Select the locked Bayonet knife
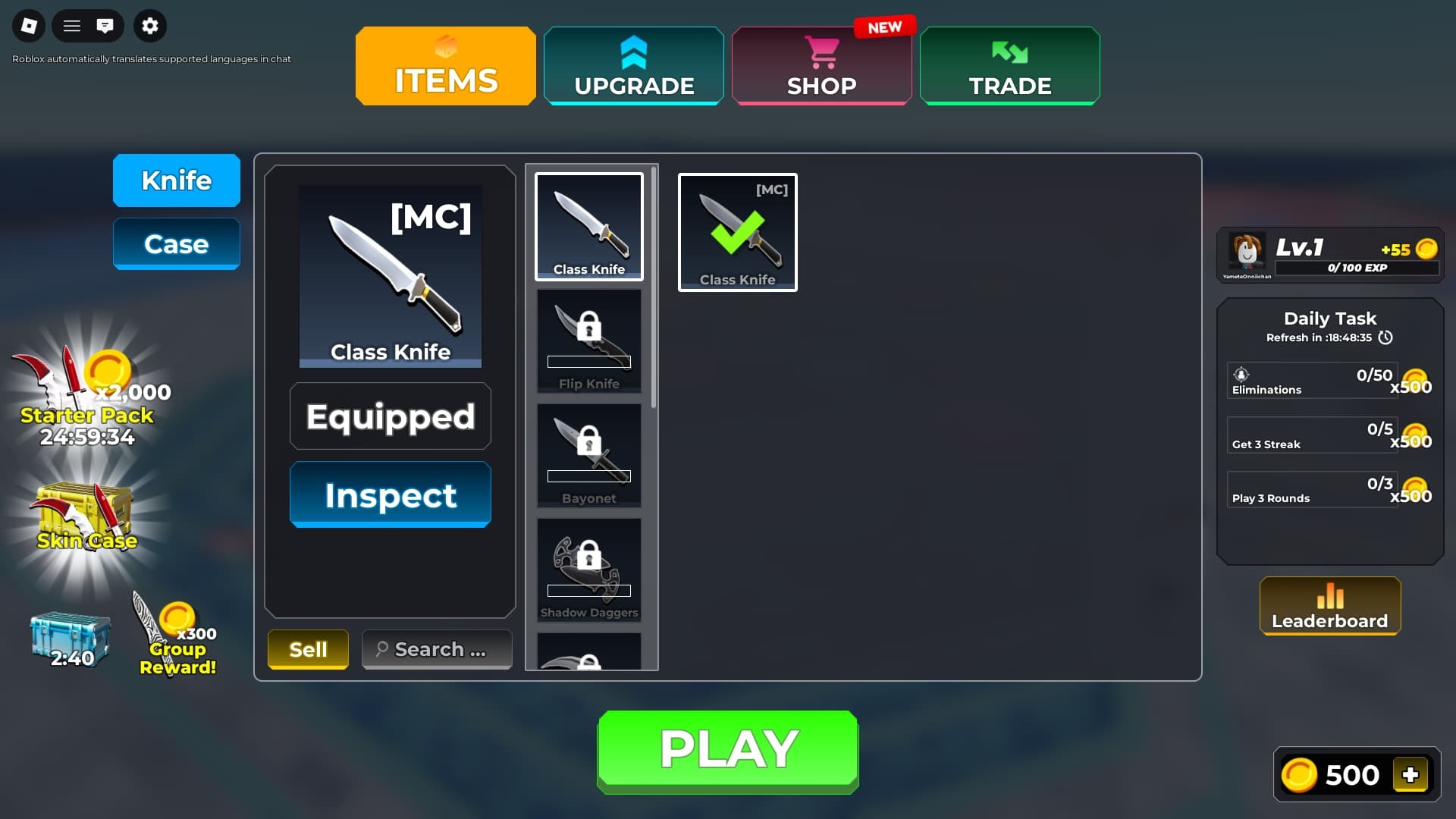This screenshot has width=1456, height=819. click(588, 454)
